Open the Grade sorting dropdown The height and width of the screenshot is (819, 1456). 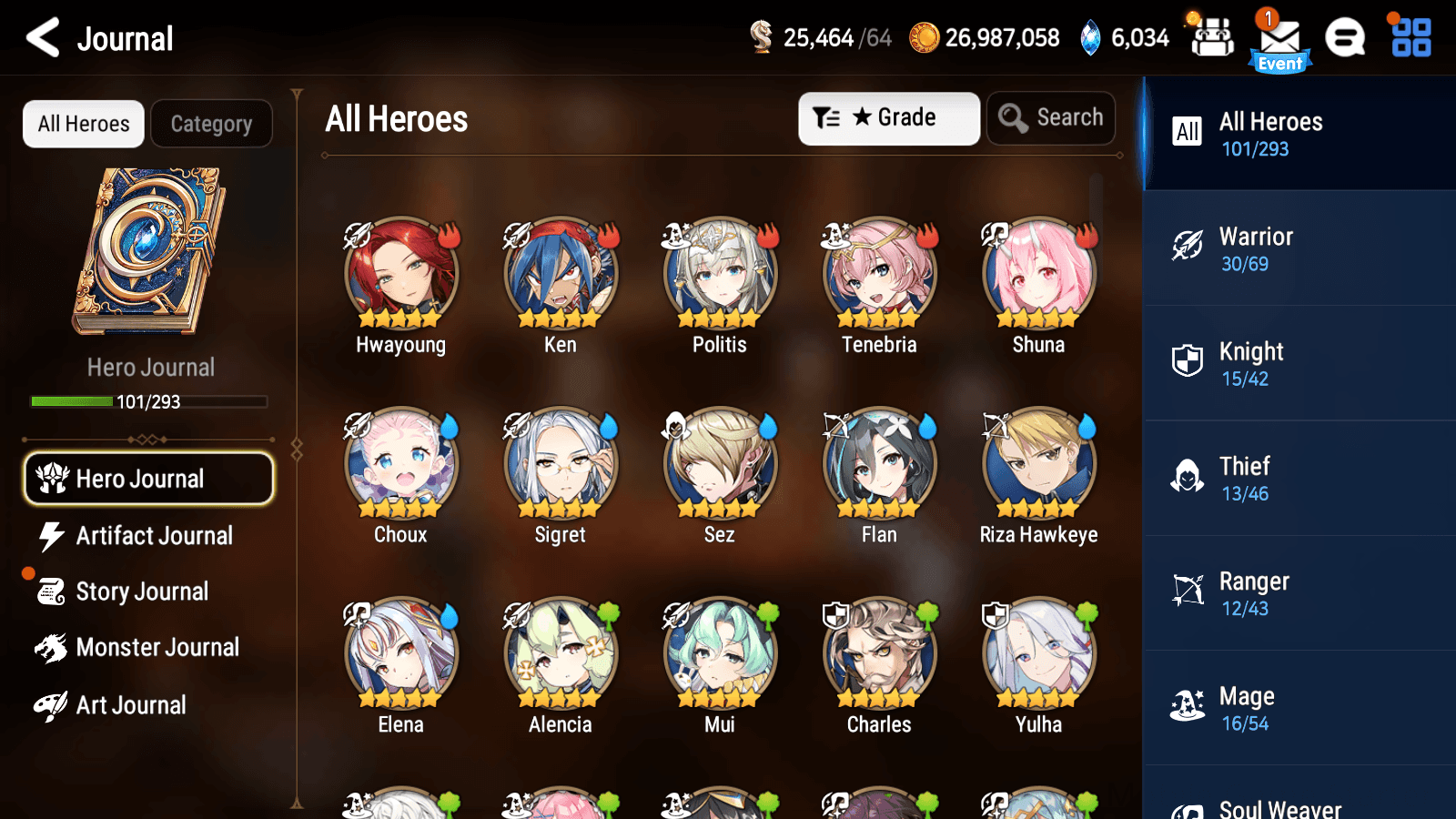click(x=888, y=117)
